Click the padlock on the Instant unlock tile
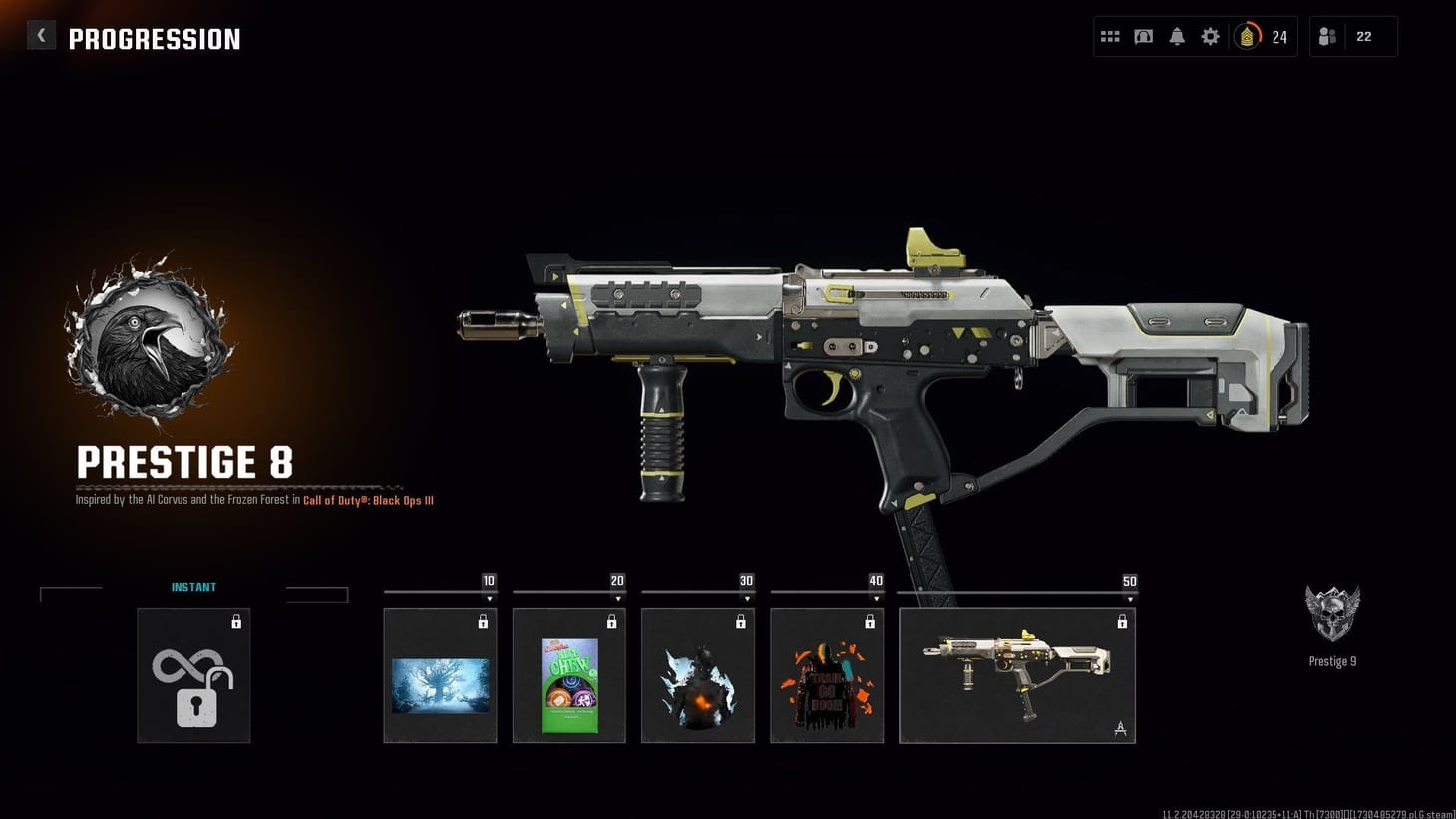The width and height of the screenshot is (1456, 819). pyautogui.click(x=237, y=621)
